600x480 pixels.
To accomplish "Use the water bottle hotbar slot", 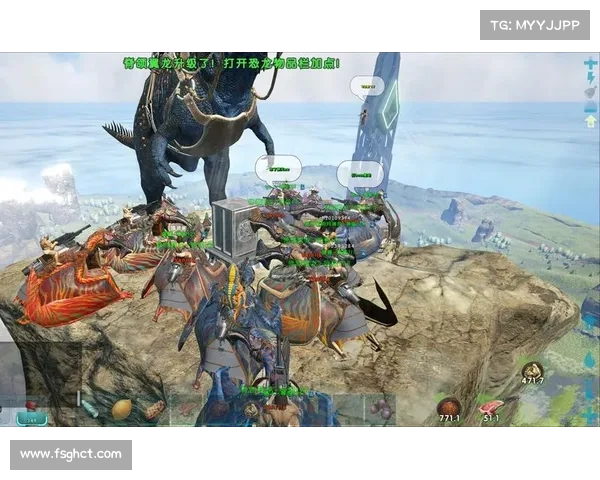I will coord(89,409).
